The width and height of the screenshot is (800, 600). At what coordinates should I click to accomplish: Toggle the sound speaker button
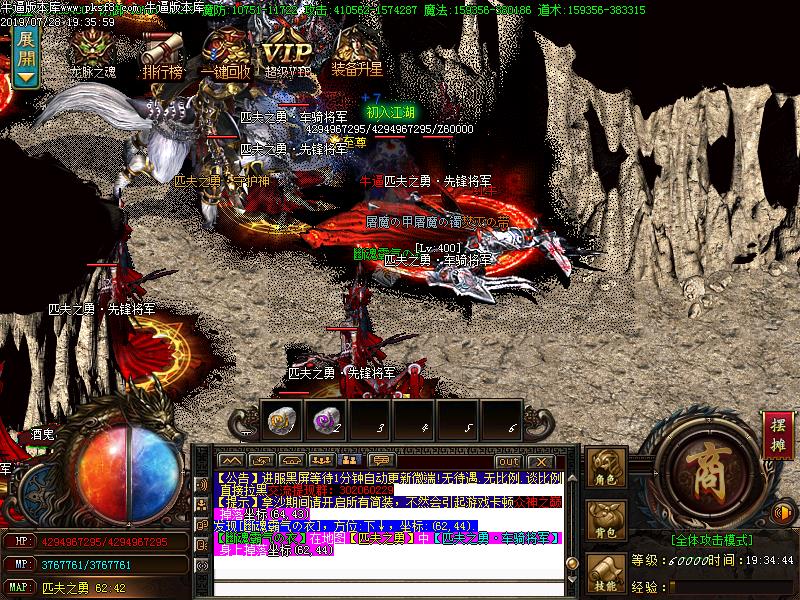(x=784, y=513)
